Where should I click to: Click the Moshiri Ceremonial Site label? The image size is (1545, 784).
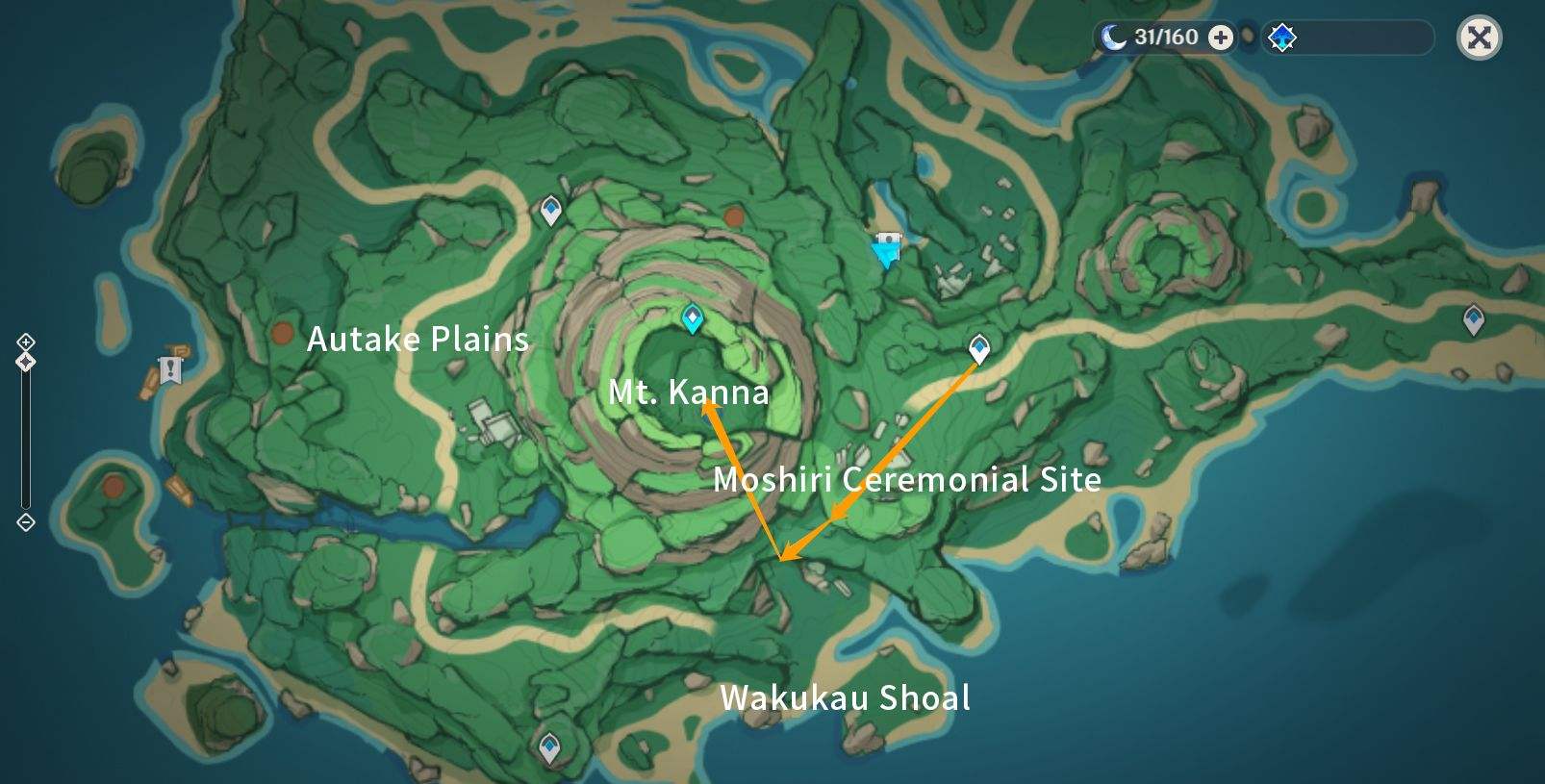(907, 480)
